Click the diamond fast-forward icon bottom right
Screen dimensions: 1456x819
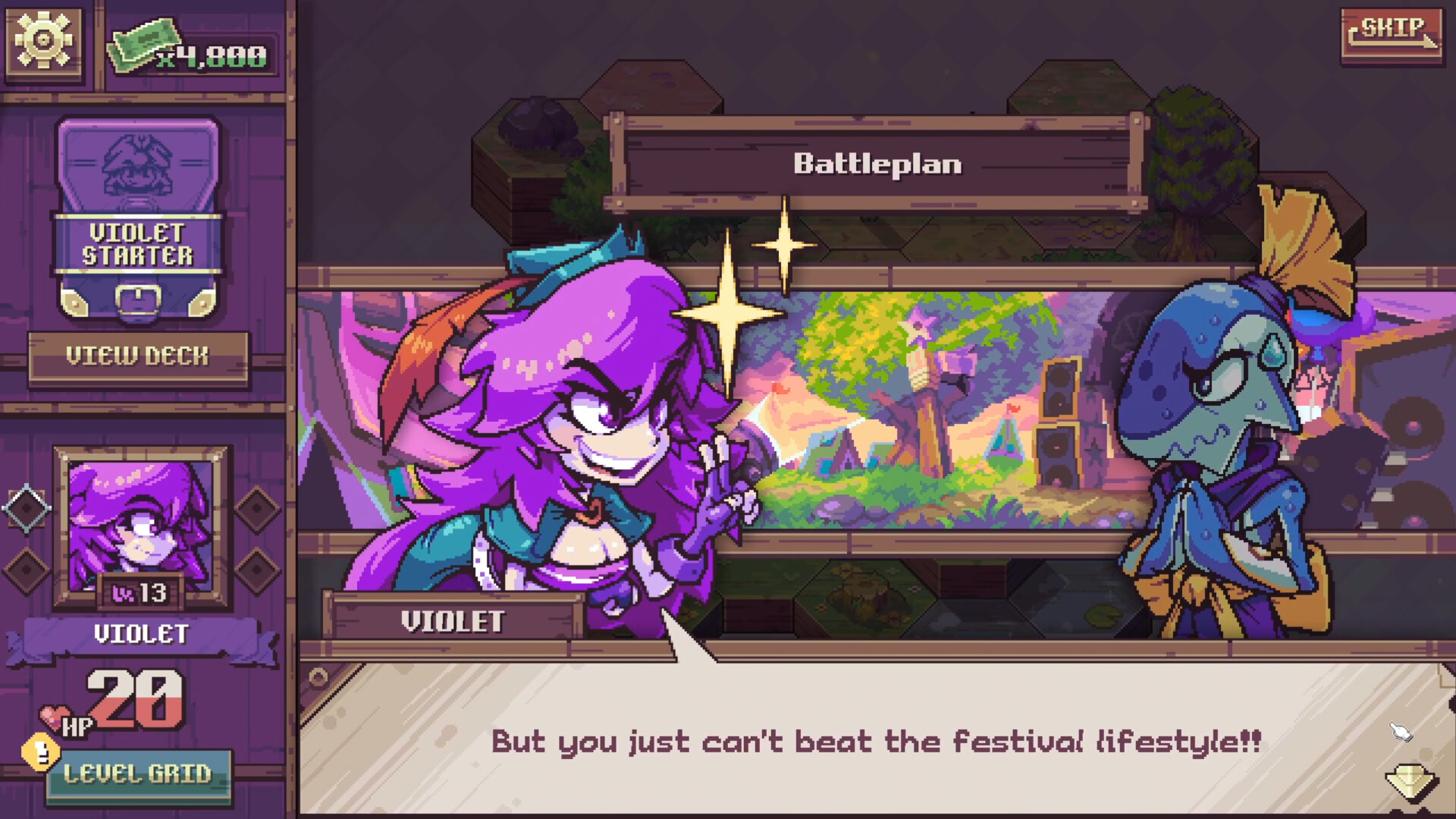click(x=1410, y=781)
